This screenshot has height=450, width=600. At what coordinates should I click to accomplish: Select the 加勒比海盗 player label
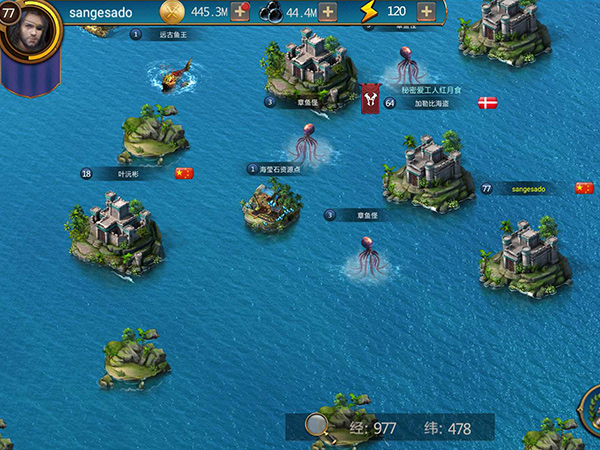coord(432,103)
